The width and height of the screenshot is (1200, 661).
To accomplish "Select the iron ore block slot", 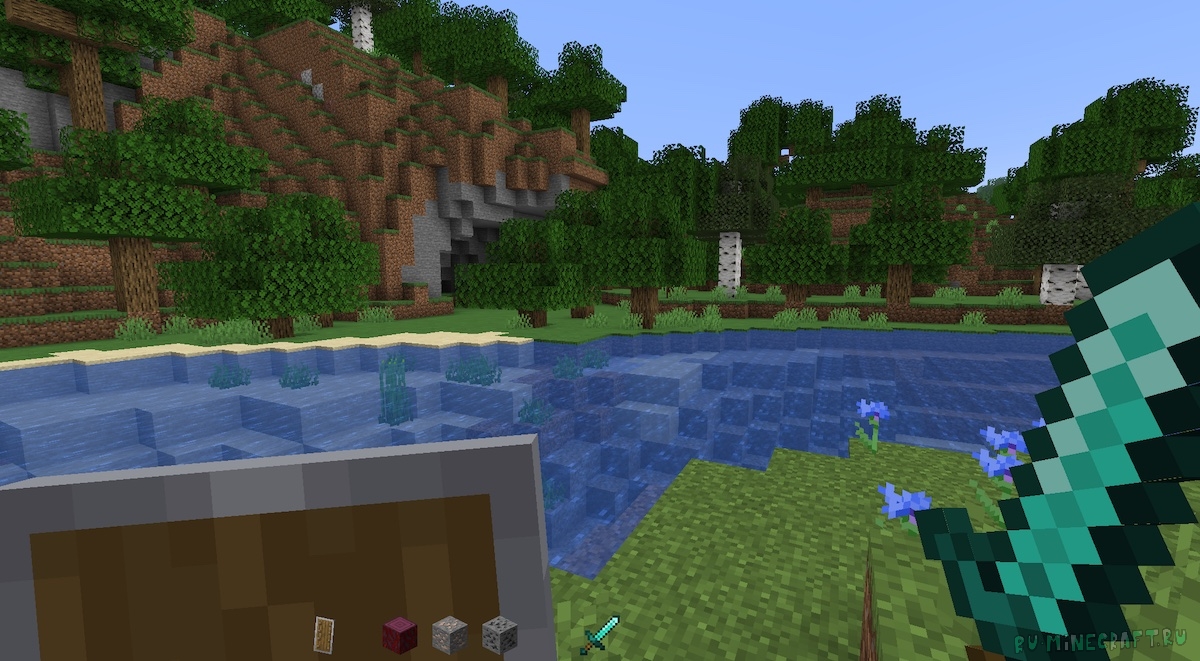I will click(449, 634).
